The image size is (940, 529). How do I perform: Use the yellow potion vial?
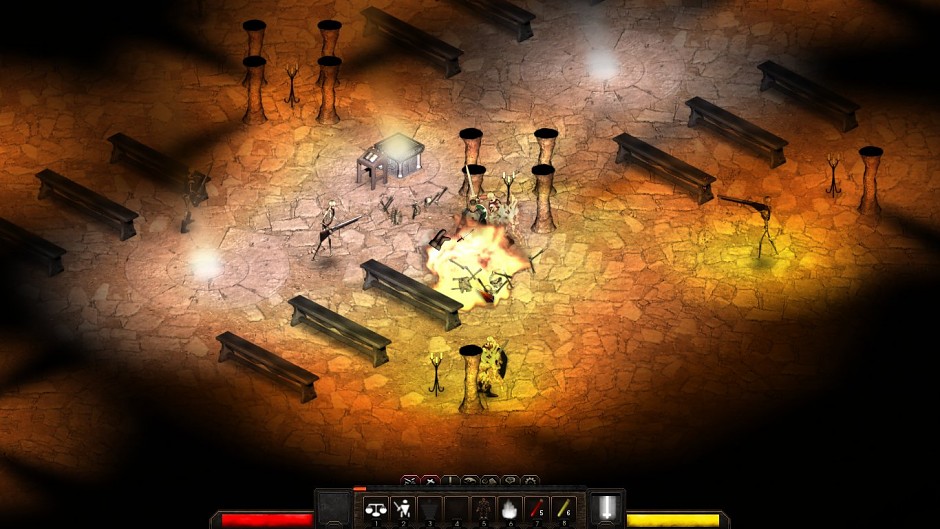coord(562,509)
